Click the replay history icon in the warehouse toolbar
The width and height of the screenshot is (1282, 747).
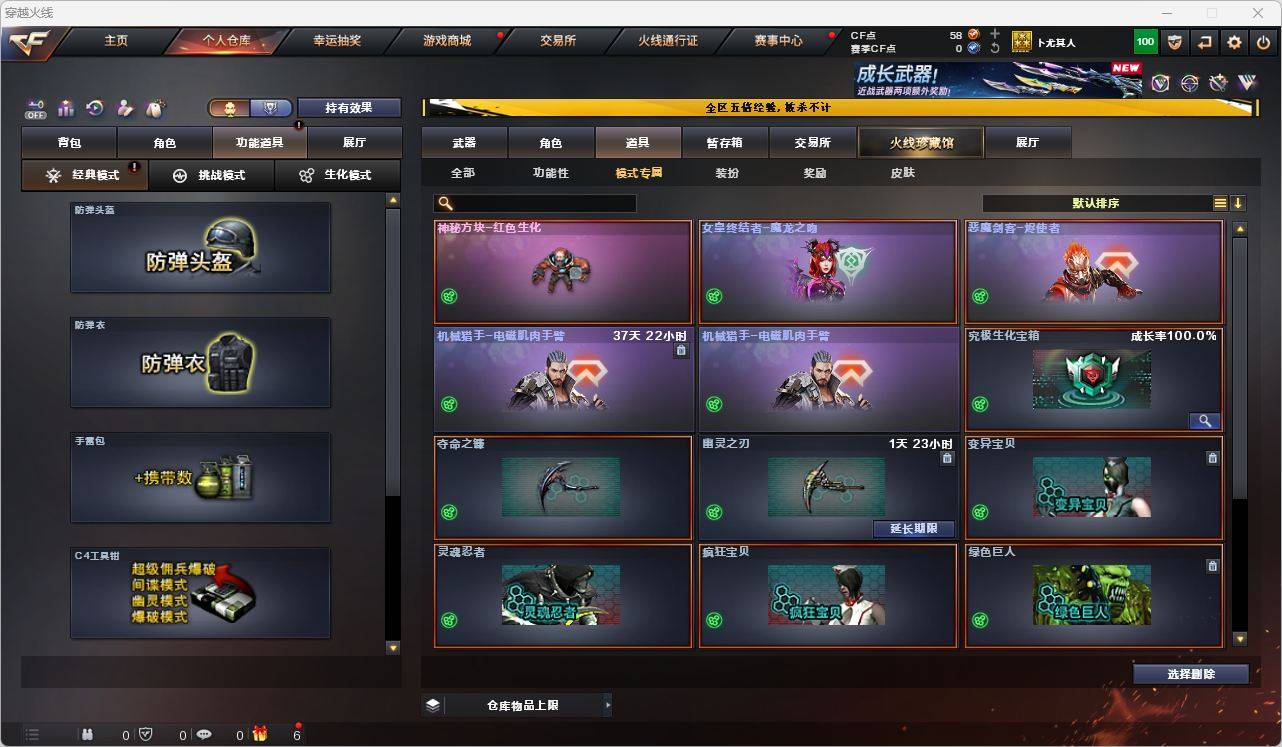point(96,107)
